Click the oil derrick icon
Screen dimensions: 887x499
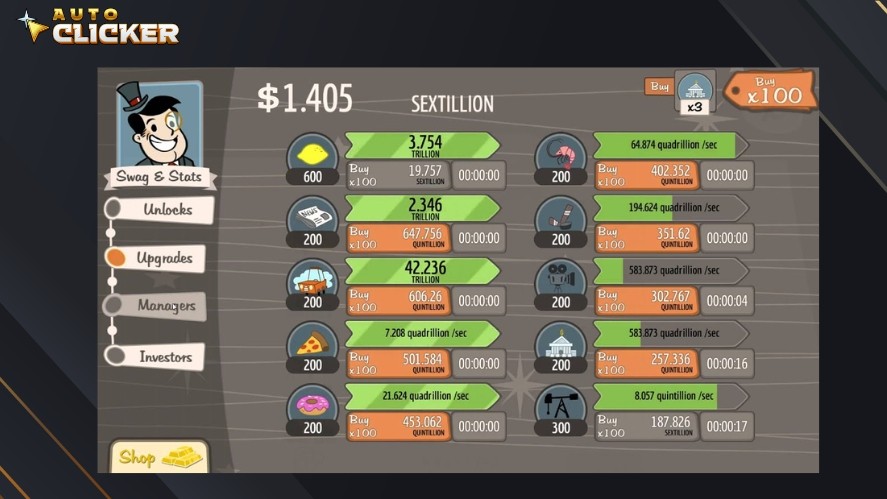[x=560, y=406]
